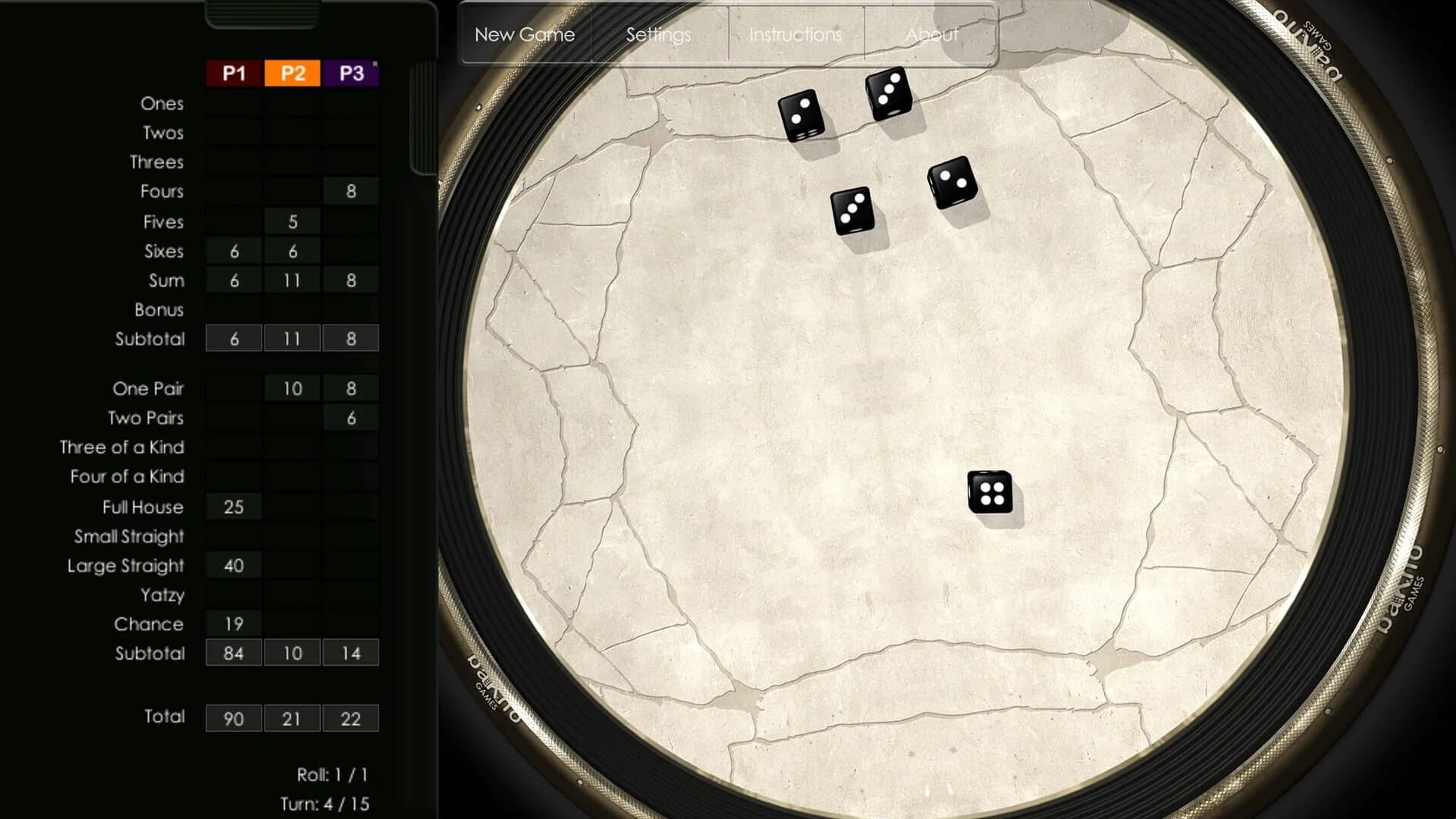
Task: Select P2's Fives cell showing 5
Action: pos(292,221)
